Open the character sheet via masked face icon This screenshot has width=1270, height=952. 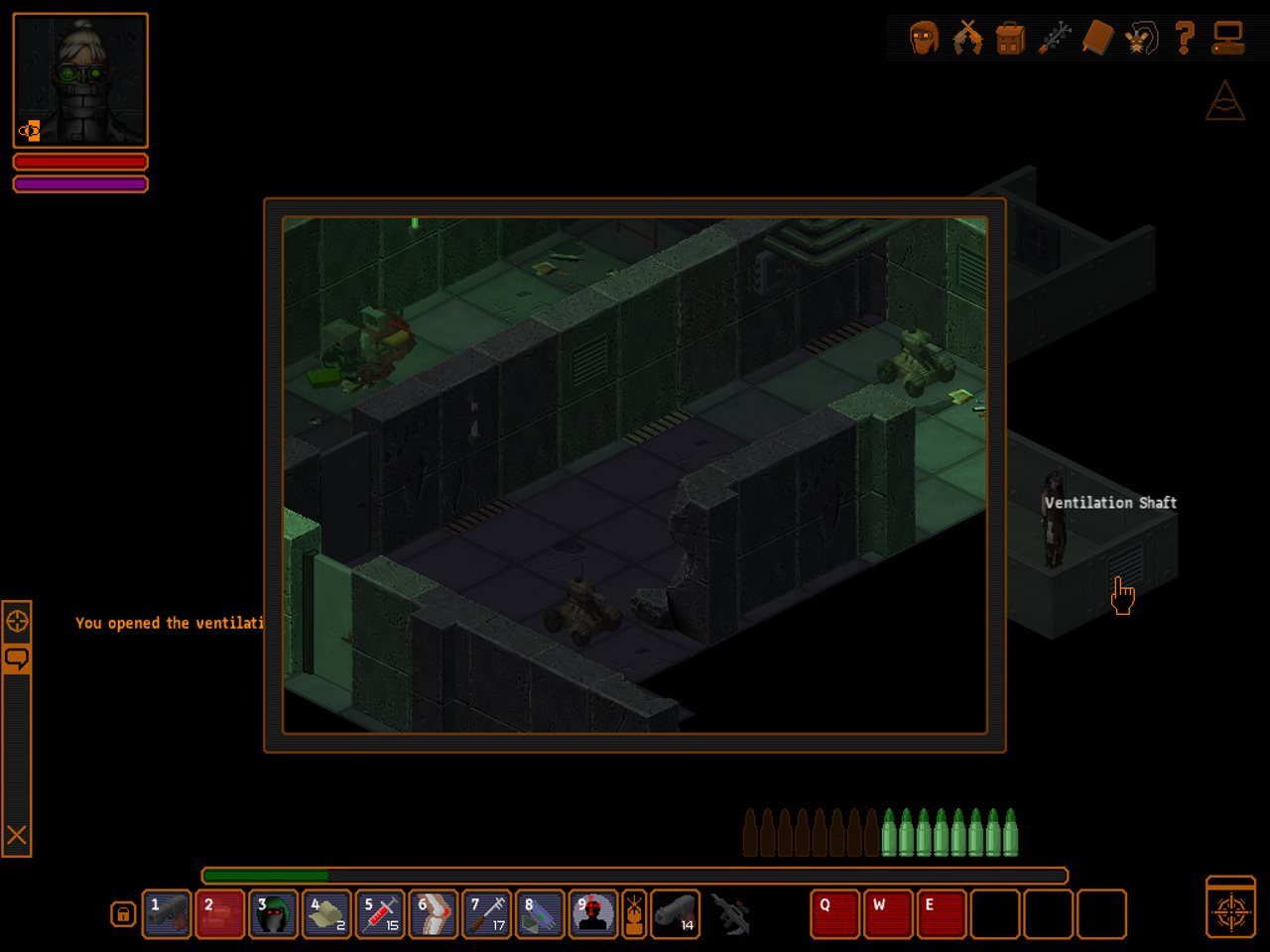(924, 39)
